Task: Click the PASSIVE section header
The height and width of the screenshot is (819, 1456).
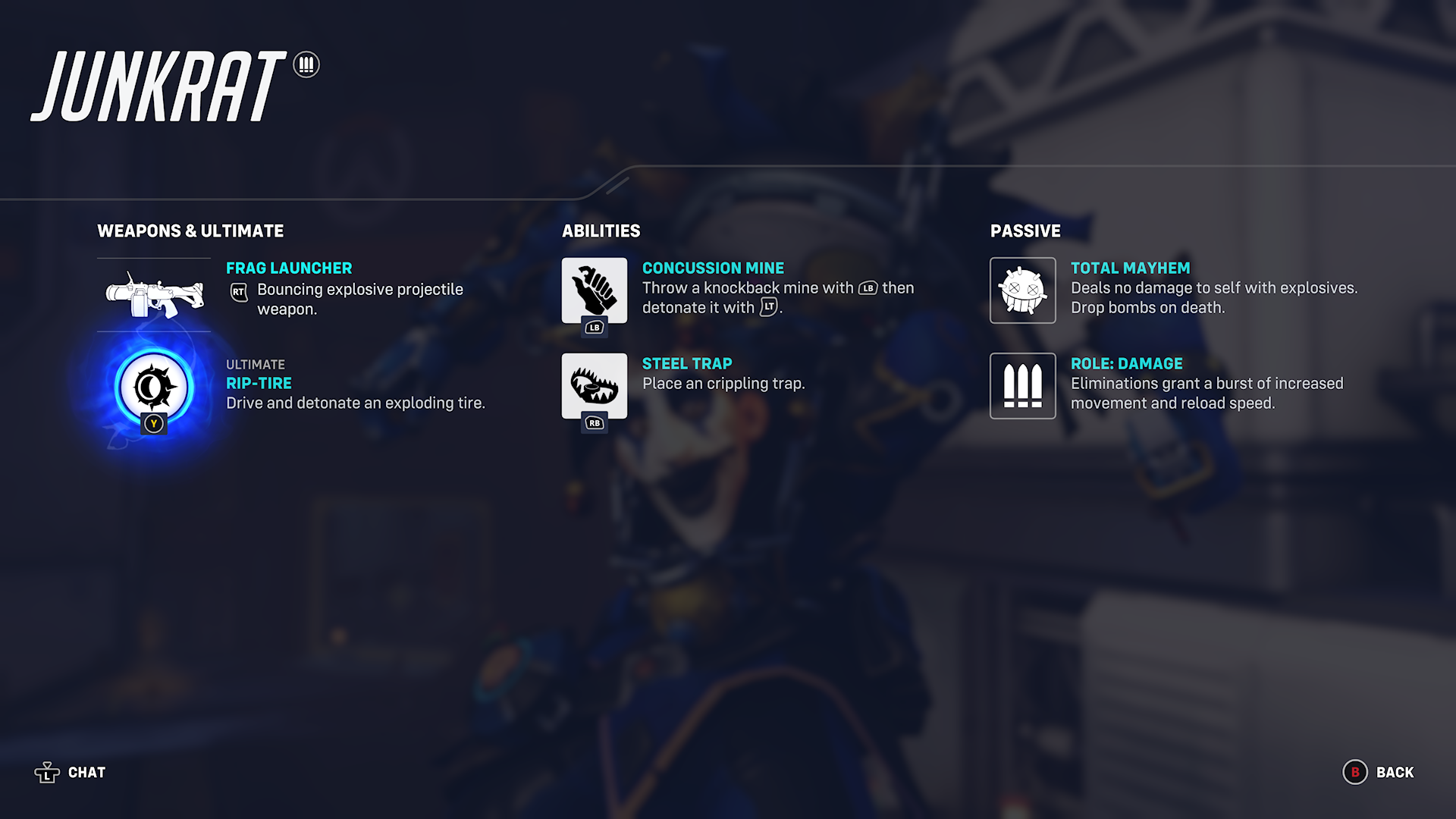Action: [x=1026, y=231]
